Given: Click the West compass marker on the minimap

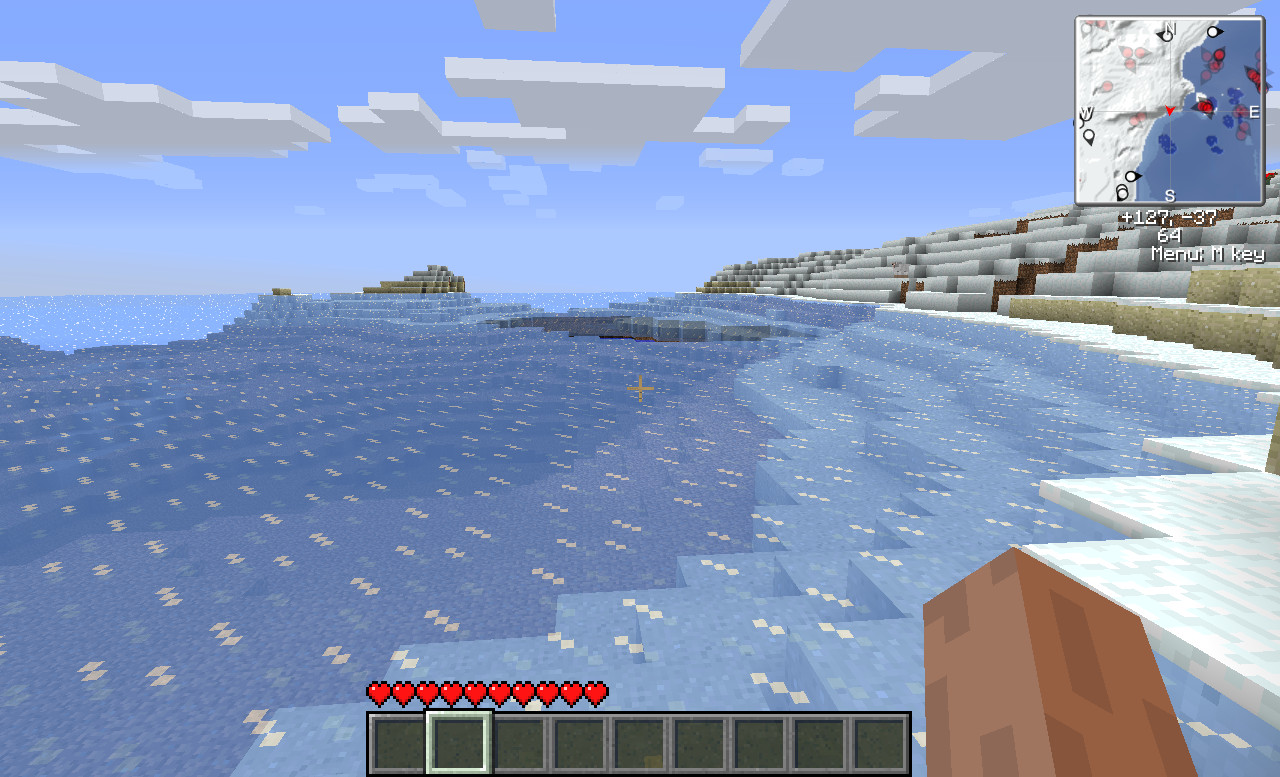Looking at the screenshot, I should pos(1087,112).
